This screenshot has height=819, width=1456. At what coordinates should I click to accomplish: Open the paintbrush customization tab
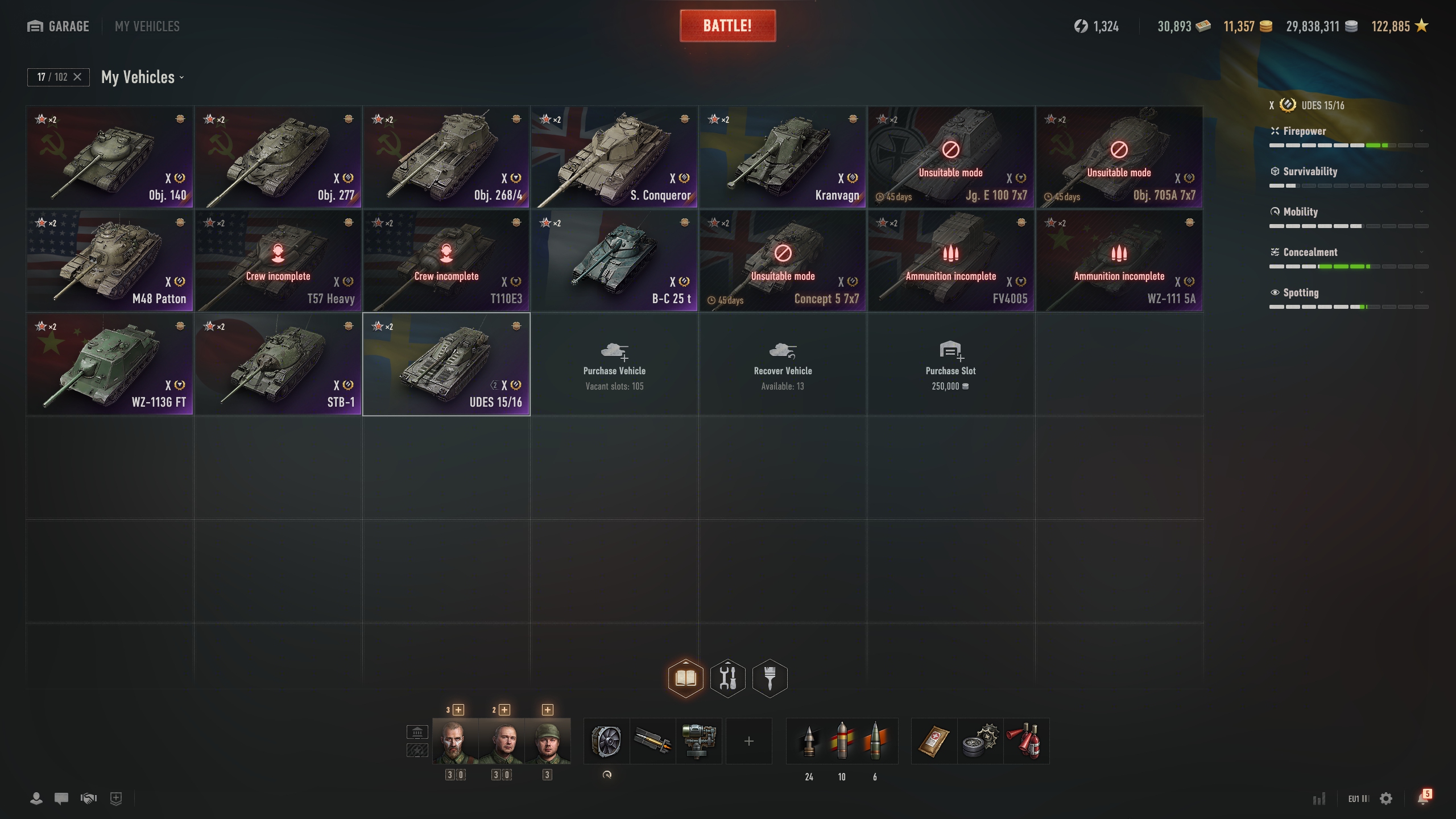coord(770,678)
